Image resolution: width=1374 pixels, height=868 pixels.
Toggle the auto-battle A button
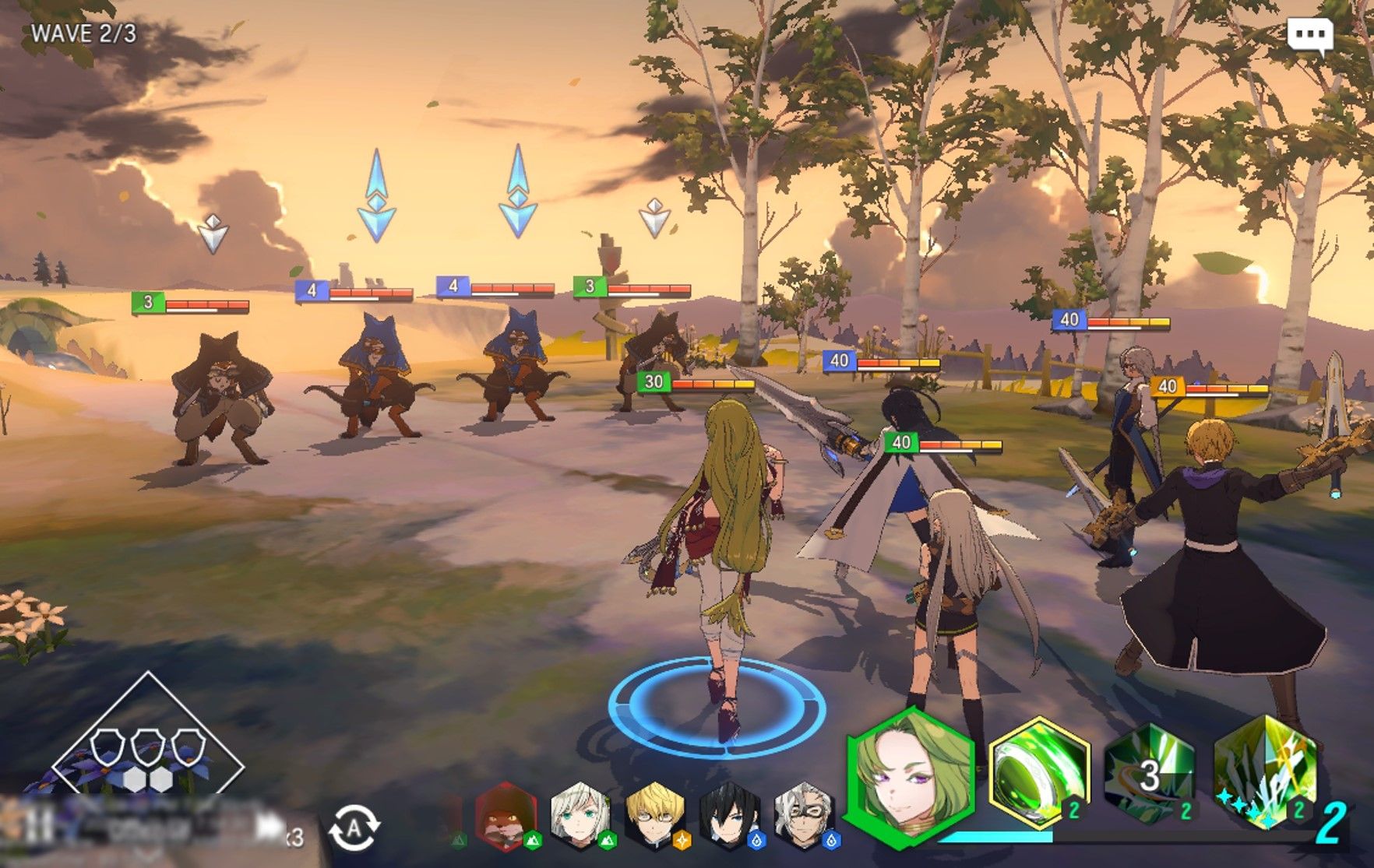tap(354, 828)
